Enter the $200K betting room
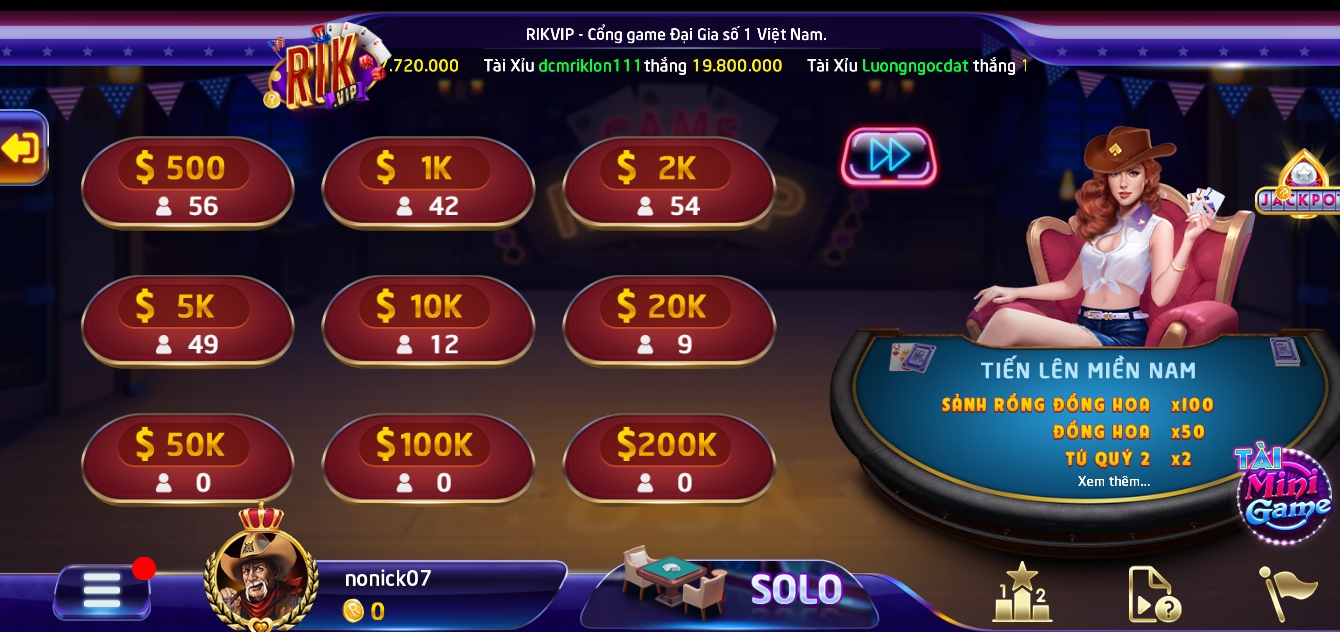The height and width of the screenshot is (632, 1340). (x=669, y=460)
